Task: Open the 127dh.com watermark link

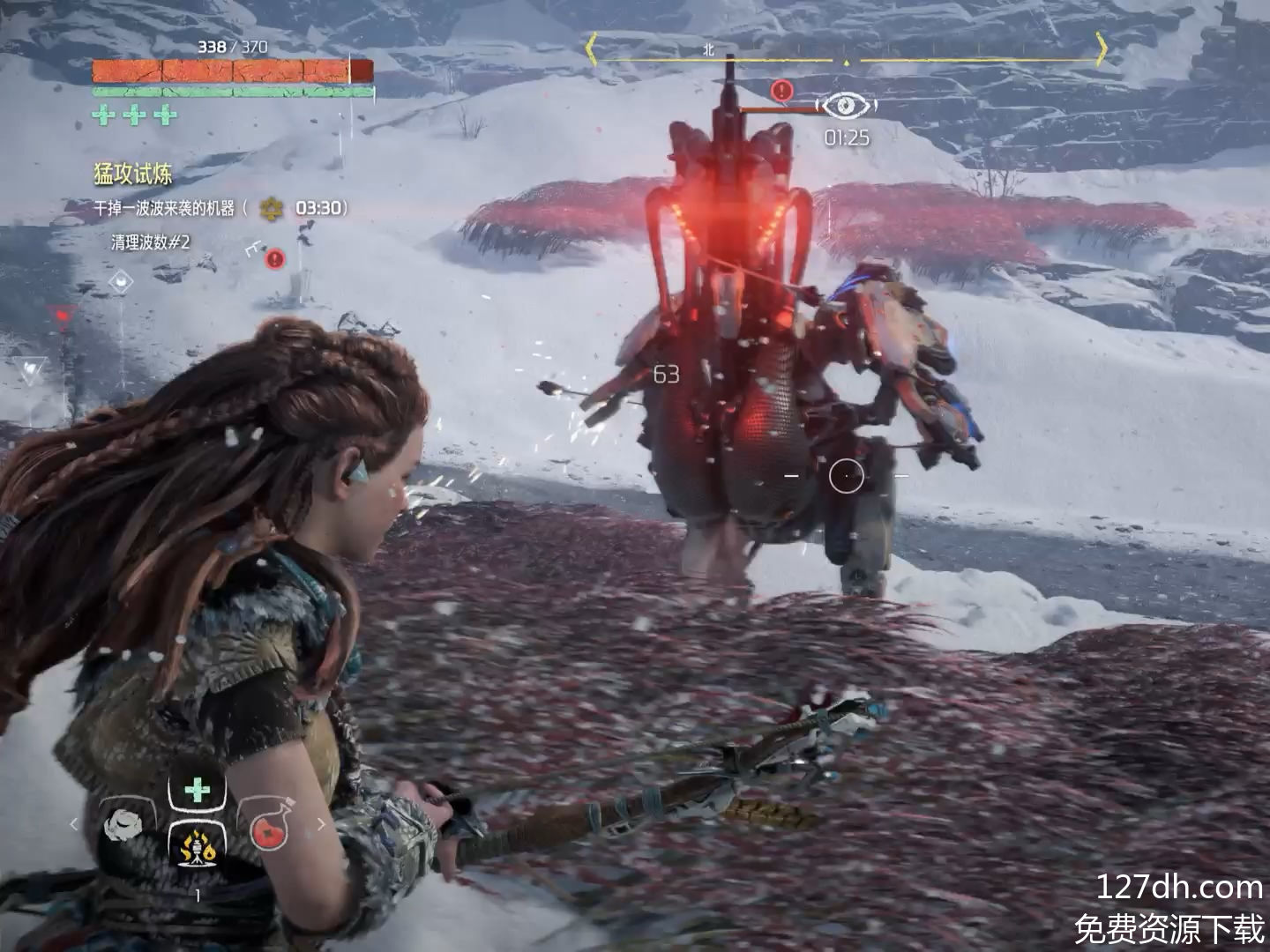Action: 1178,887
